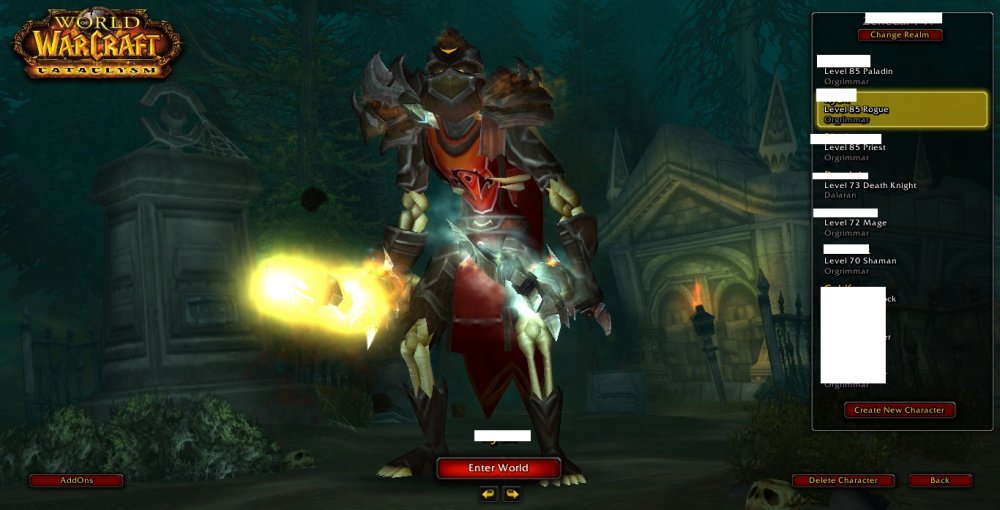Click the Enter World button
This screenshot has width=1000, height=510.
point(498,468)
